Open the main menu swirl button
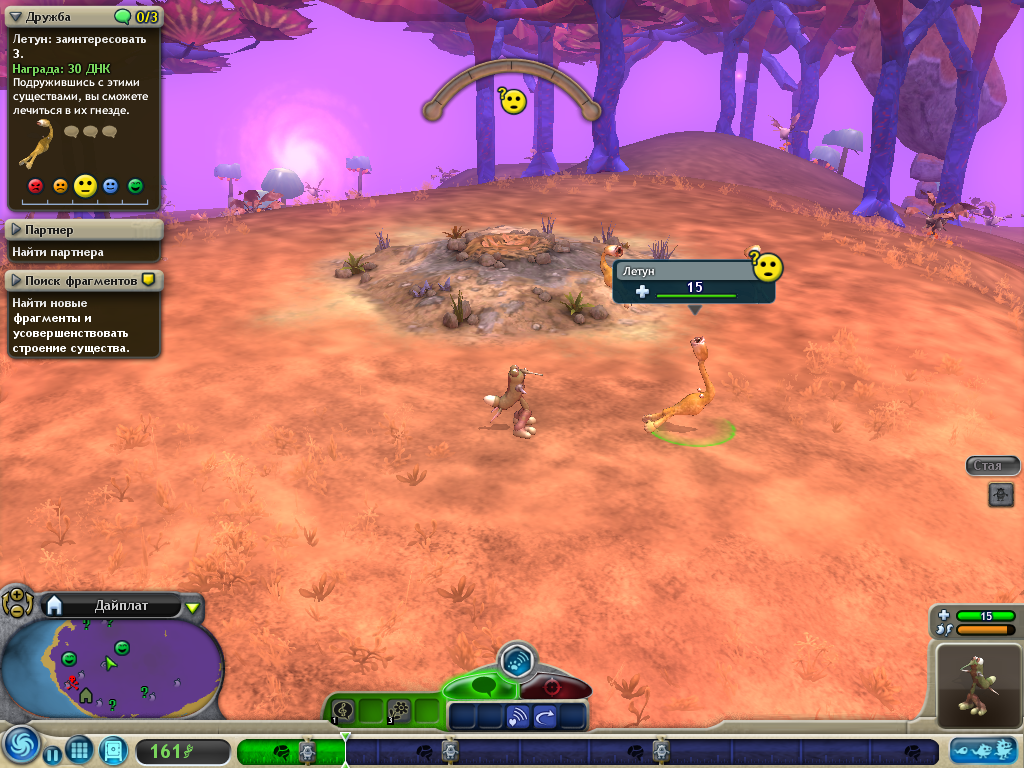Image resolution: width=1024 pixels, height=768 pixels. click(19, 746)
